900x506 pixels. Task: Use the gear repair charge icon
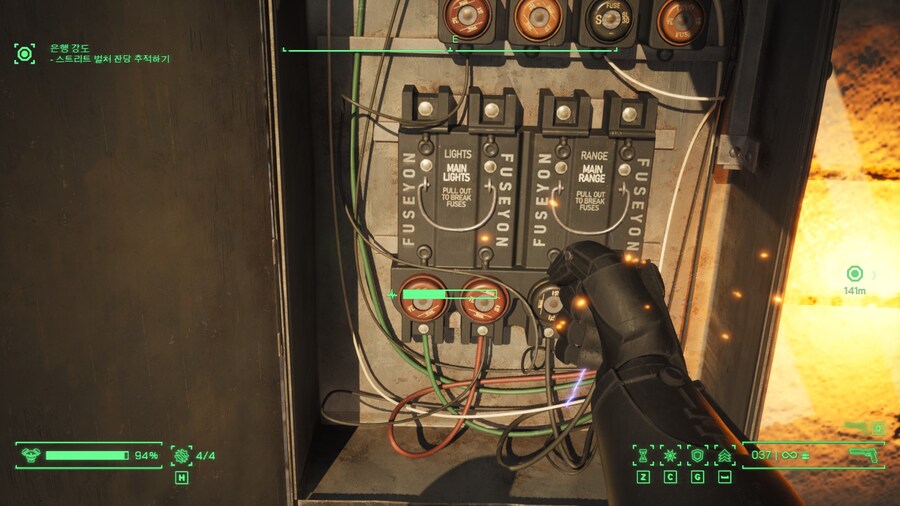point(181,456)
